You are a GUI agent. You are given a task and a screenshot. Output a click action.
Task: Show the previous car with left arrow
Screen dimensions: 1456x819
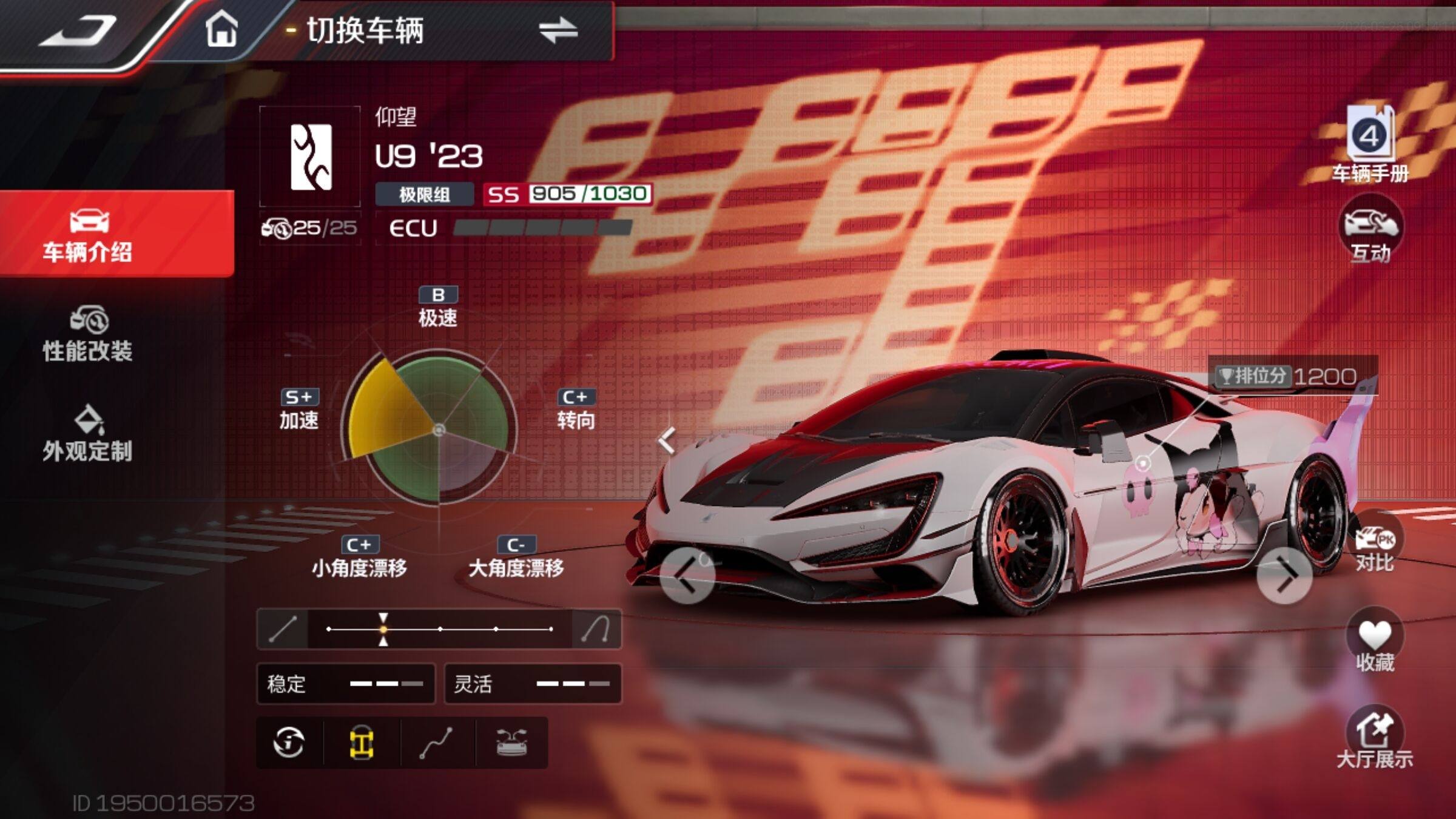(687, 576)
